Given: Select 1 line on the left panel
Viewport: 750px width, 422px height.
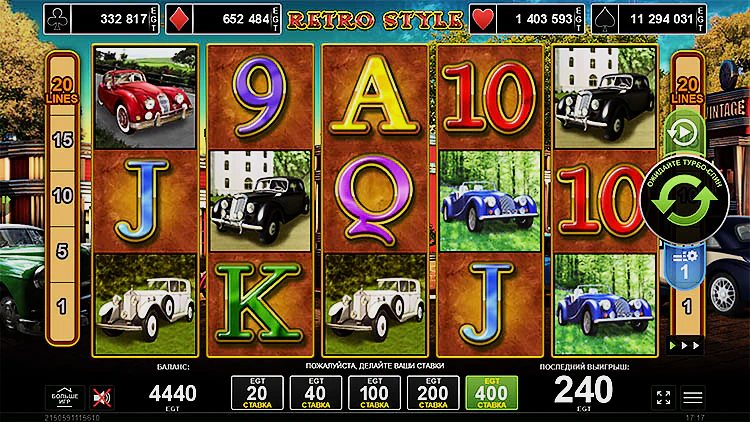Looking at the screenshot, I should (x=62, y=304).
